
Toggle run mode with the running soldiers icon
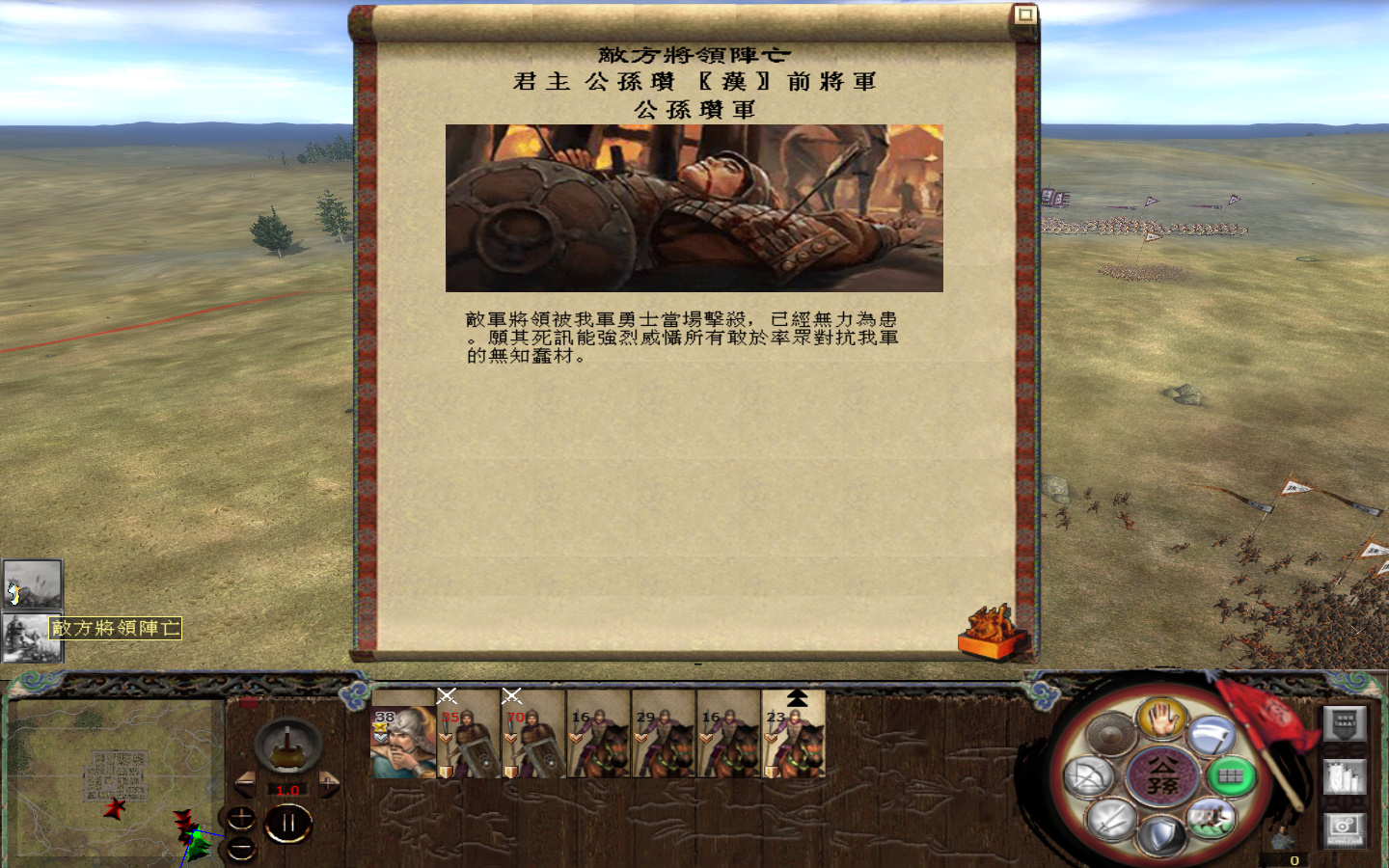click(1212, 821)
